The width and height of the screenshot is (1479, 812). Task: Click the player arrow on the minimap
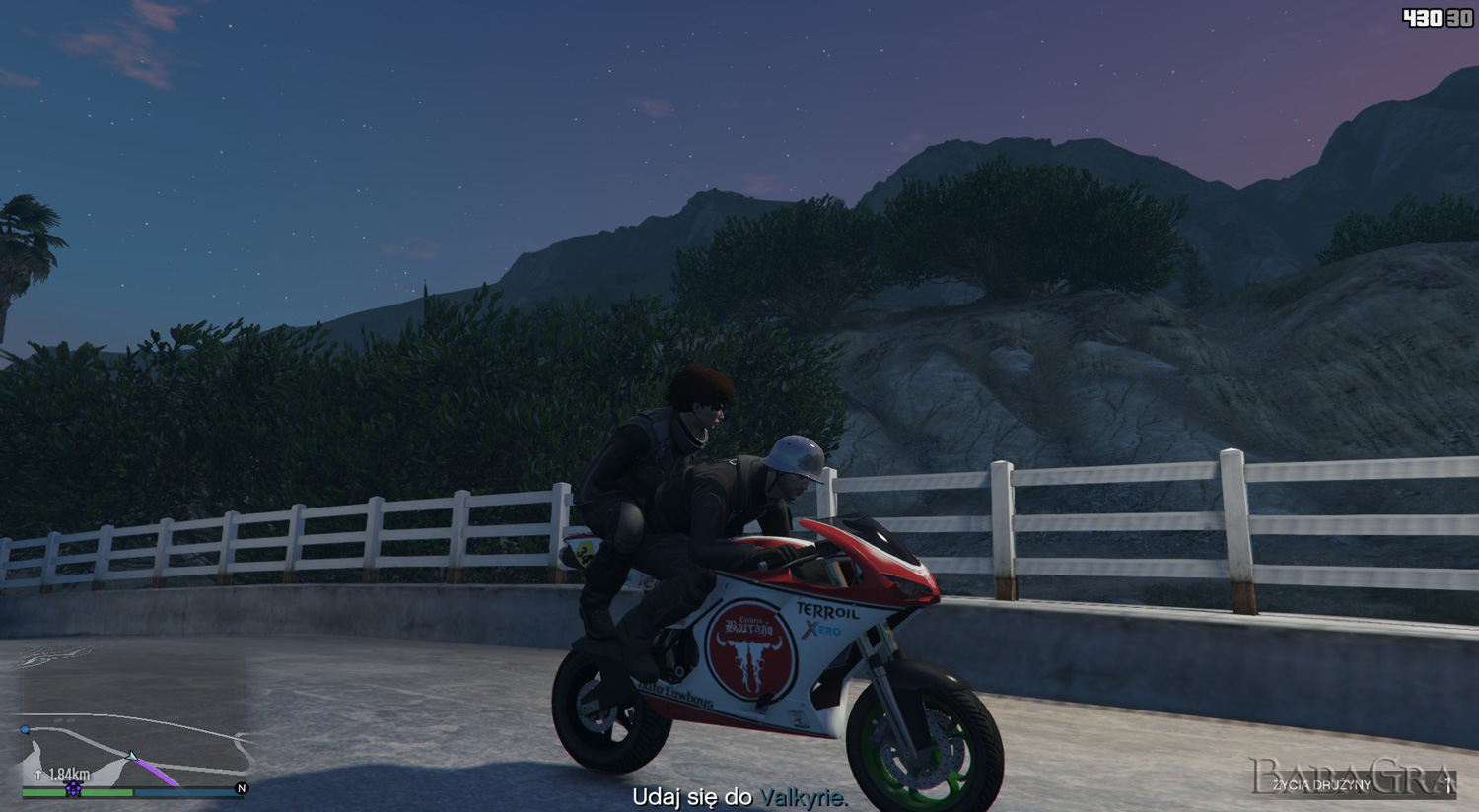[132, 756]
